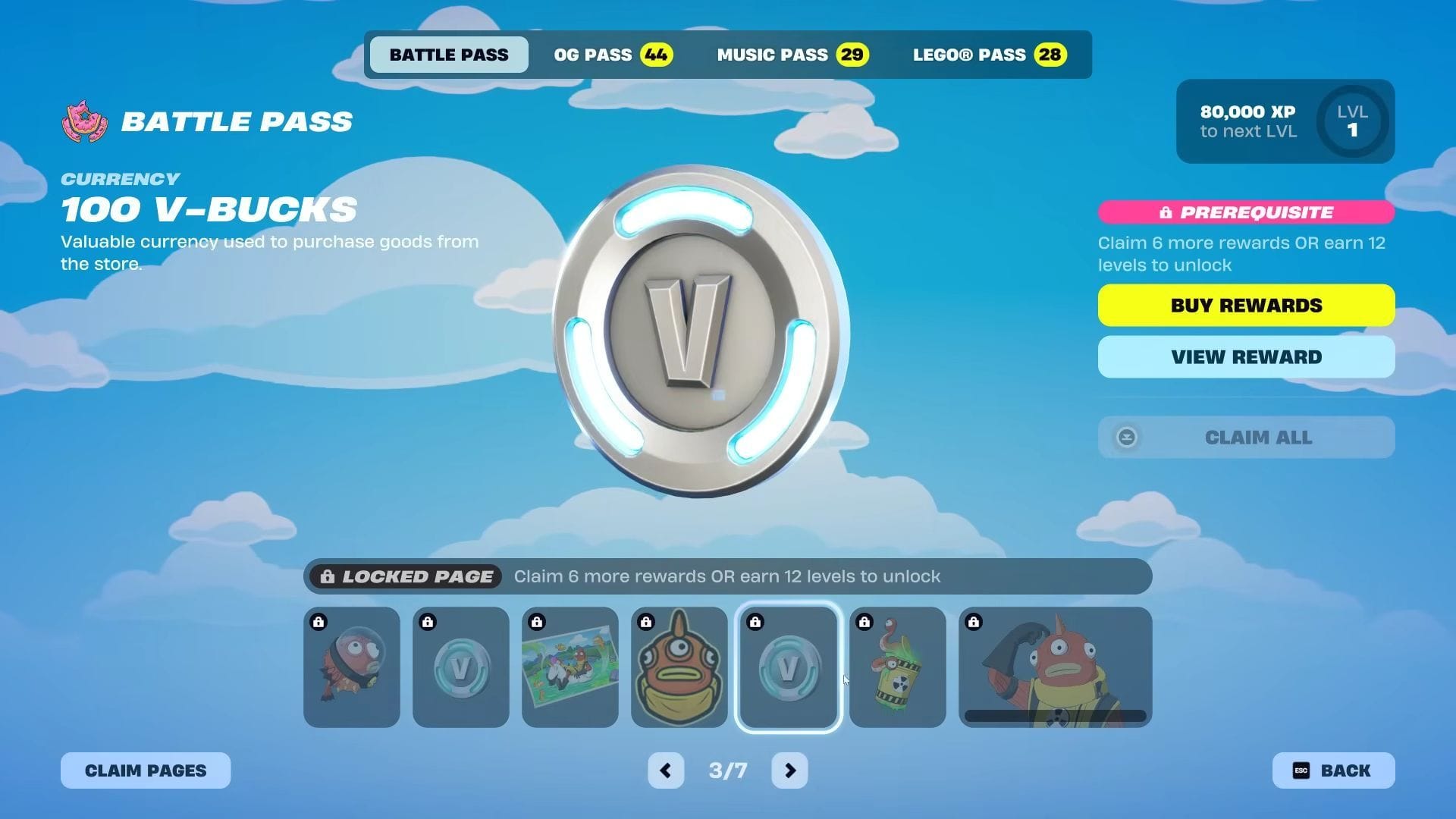Advance to next page using the right arrow
Screen dimensions: 1456x819
click(x=789, y=770)
